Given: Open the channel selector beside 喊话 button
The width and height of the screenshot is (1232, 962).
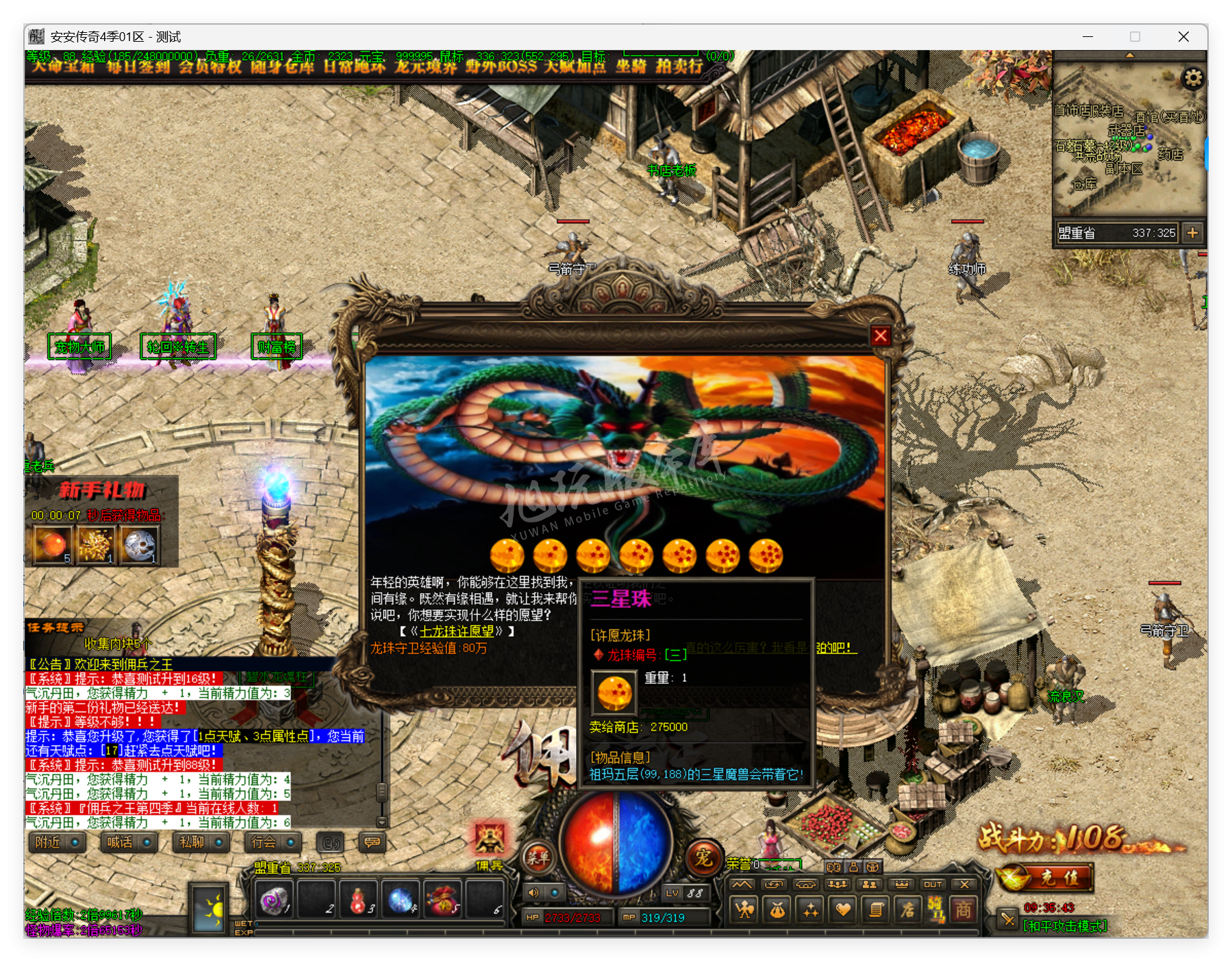Looking at the screenshot, I should point(145,842).
